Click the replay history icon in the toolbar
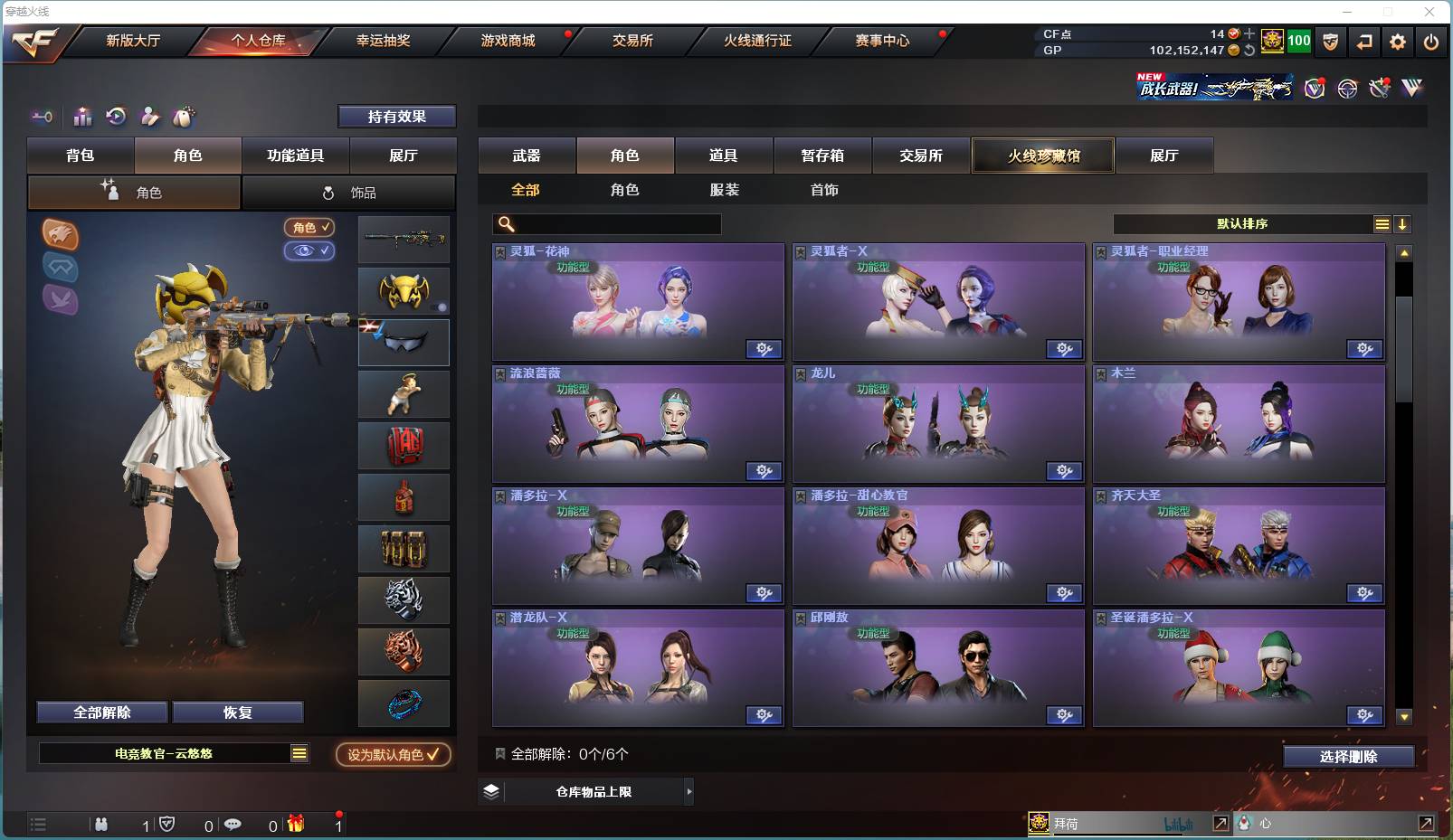The width and height of the screenshot is (1453, 840). pos(116,116)
